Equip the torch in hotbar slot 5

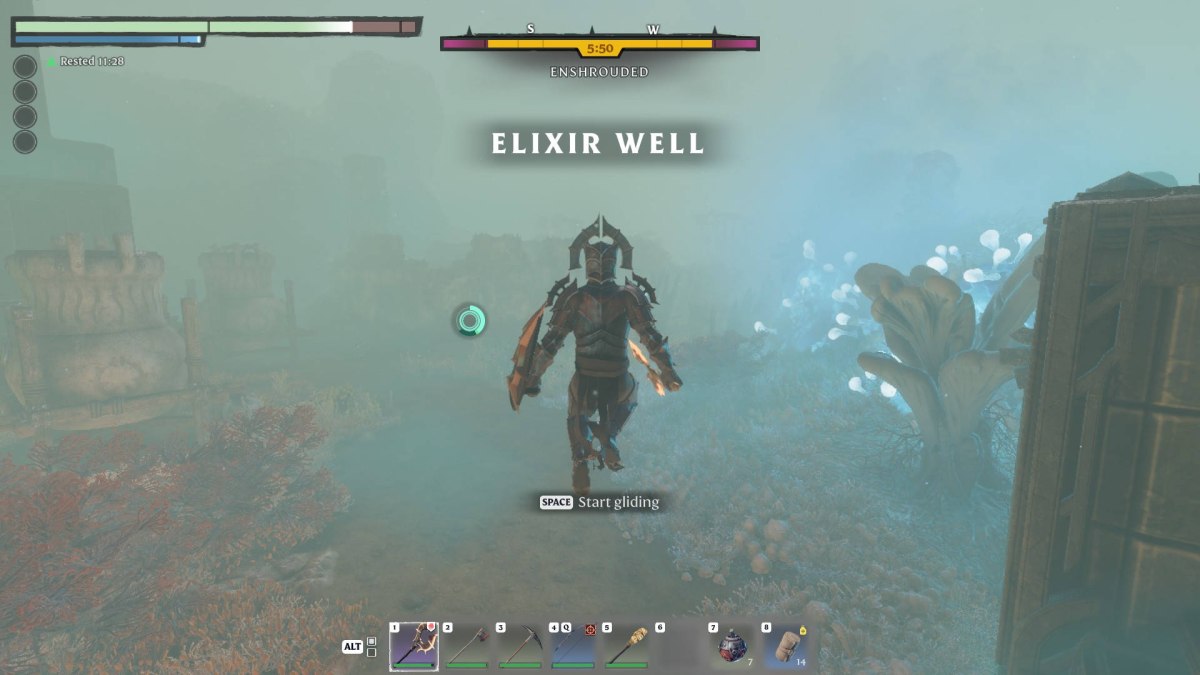tap(626, 646)
